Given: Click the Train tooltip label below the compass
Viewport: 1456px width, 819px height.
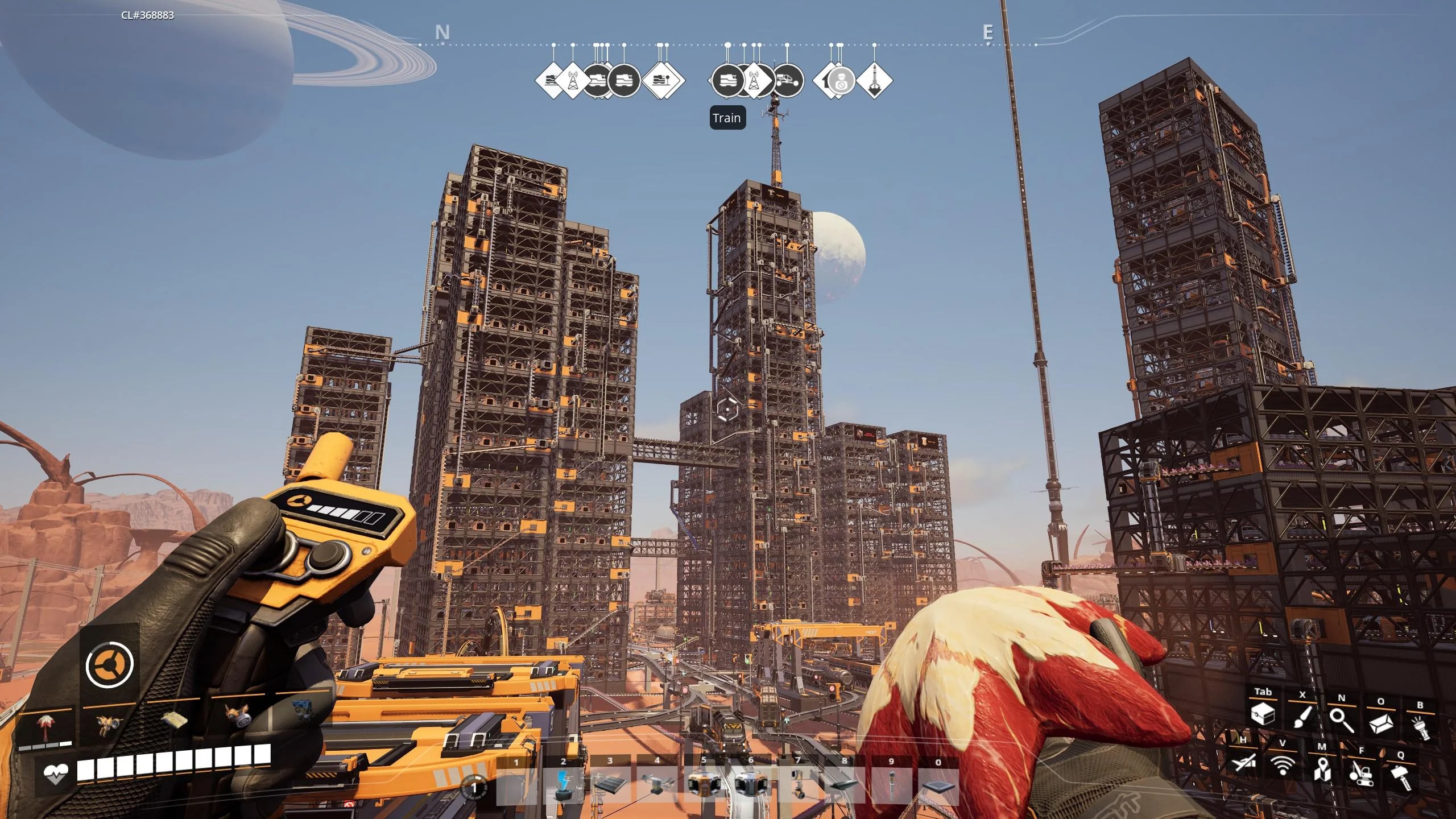Looking at the screenshot, I should 727,118.
